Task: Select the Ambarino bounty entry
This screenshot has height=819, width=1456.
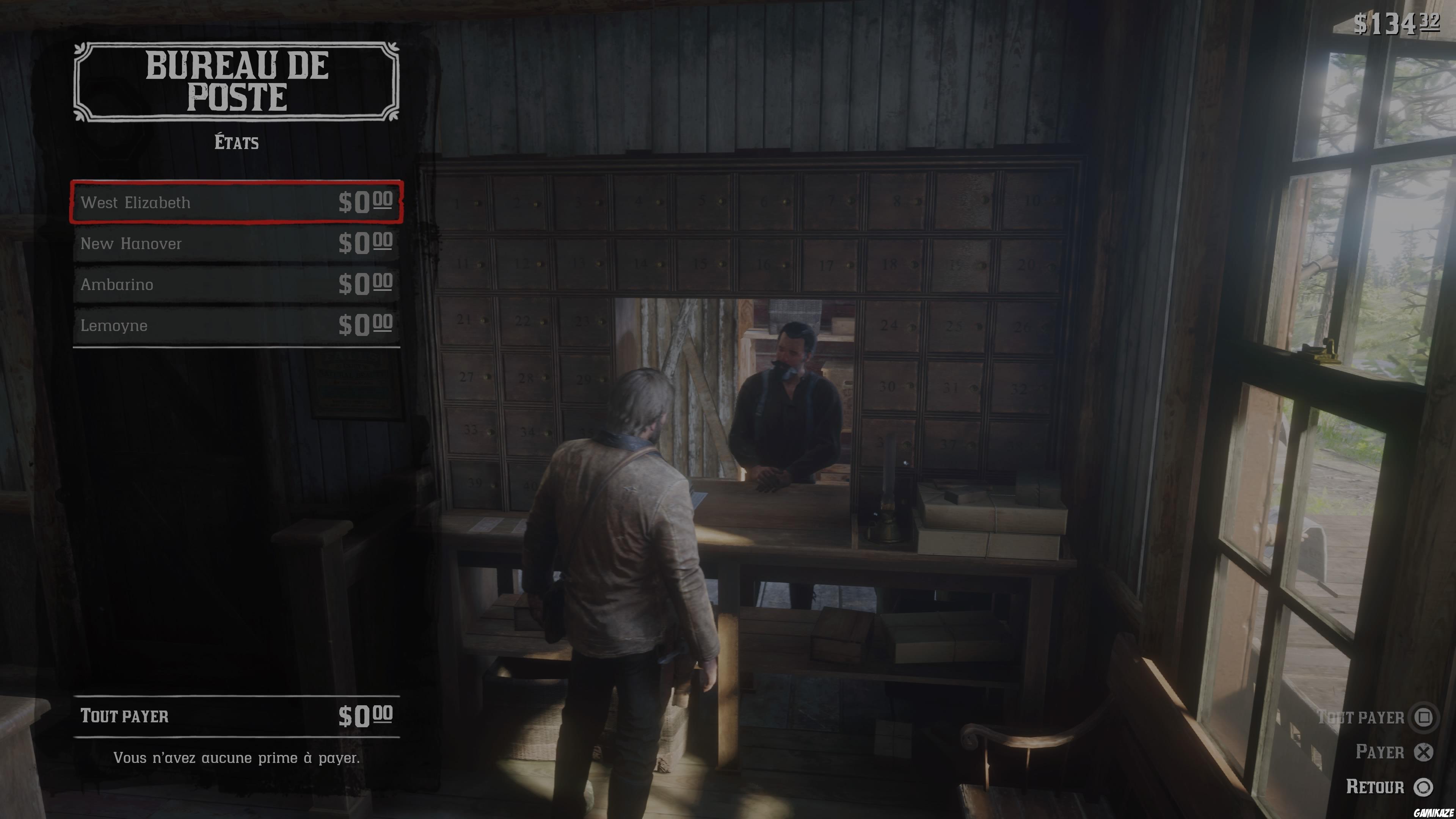Action: tap(237, 284)
